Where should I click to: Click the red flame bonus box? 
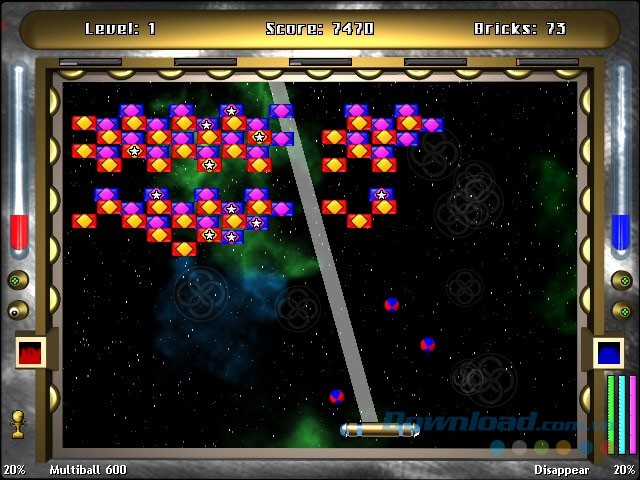click(x=30, y=352)
